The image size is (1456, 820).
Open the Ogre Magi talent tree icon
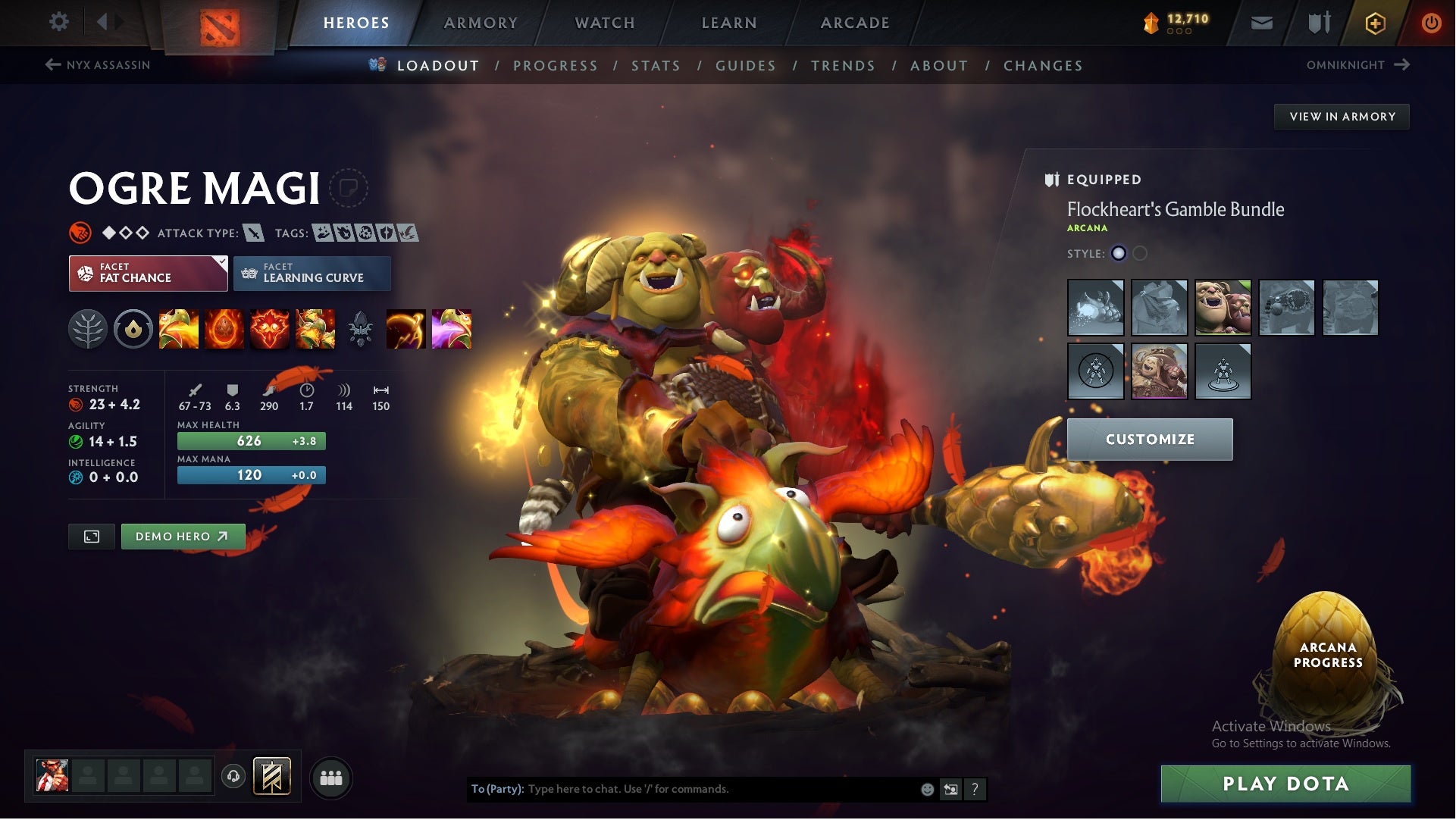coord(89,329)
